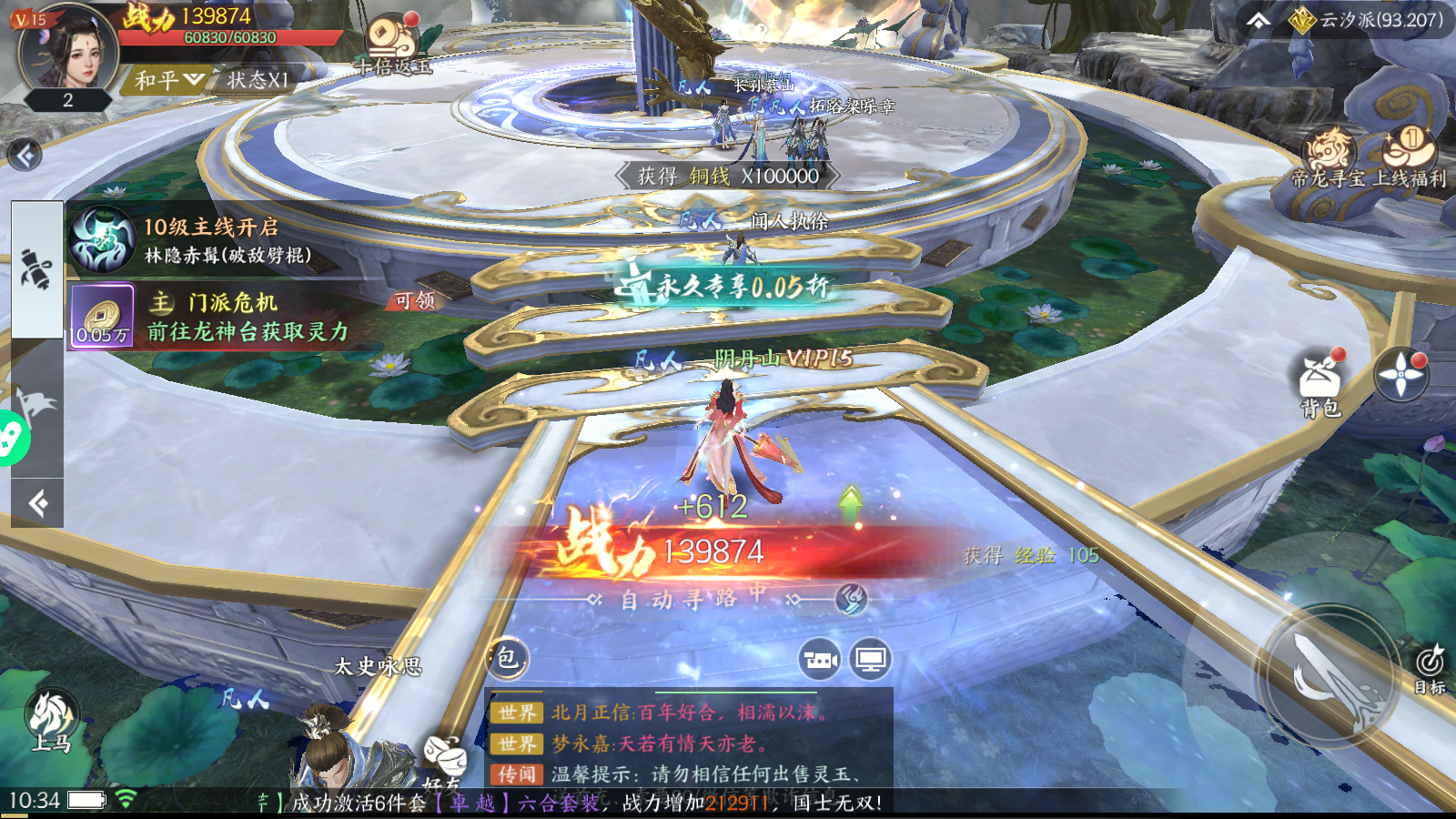Open the 和平 peace mode dropdown
The width and height of the screenshot is (1456, 819).
point(164,77)
